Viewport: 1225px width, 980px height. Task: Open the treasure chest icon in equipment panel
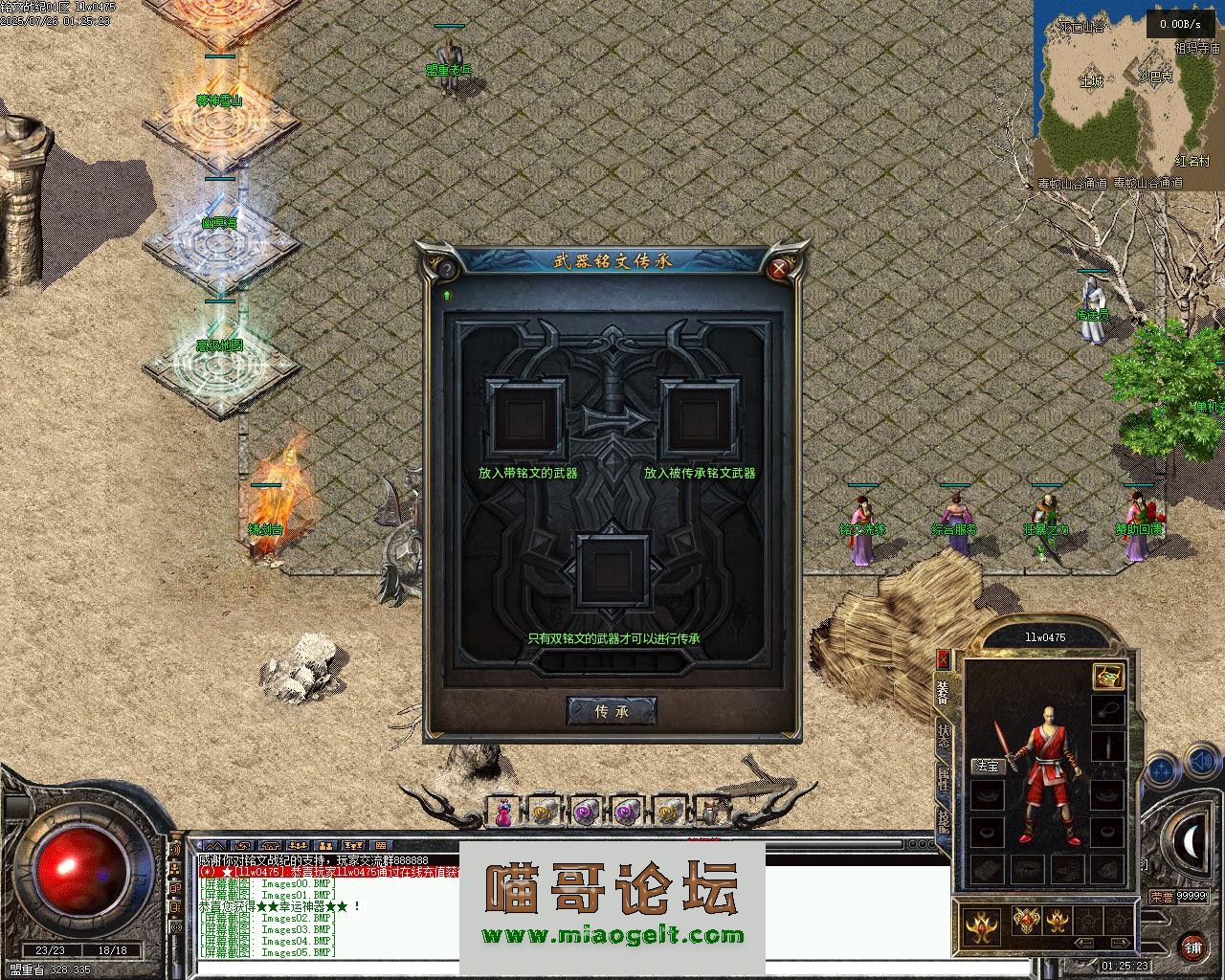[x=1107, y=676]
